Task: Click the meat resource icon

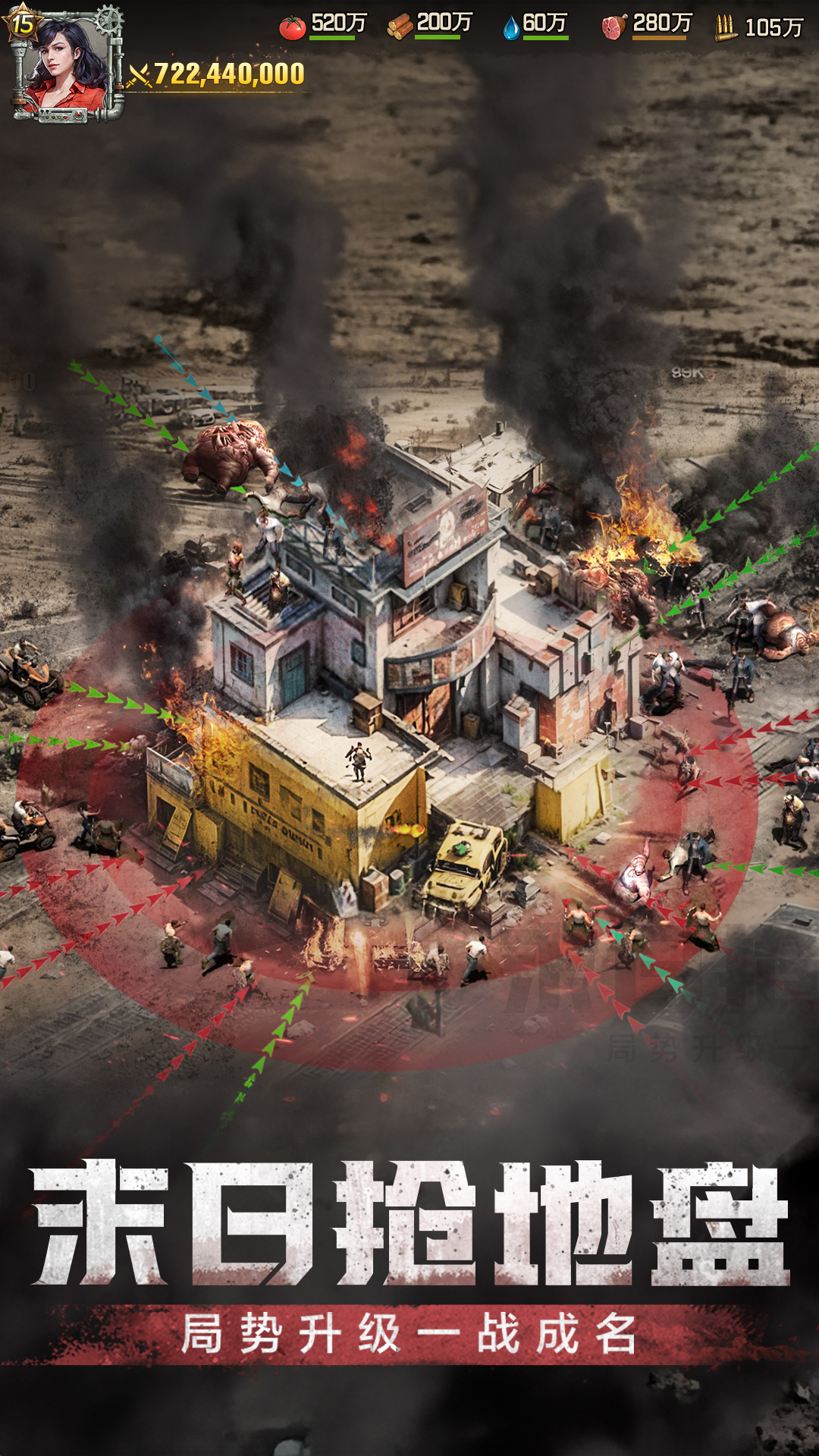Action: coord(613,27)
